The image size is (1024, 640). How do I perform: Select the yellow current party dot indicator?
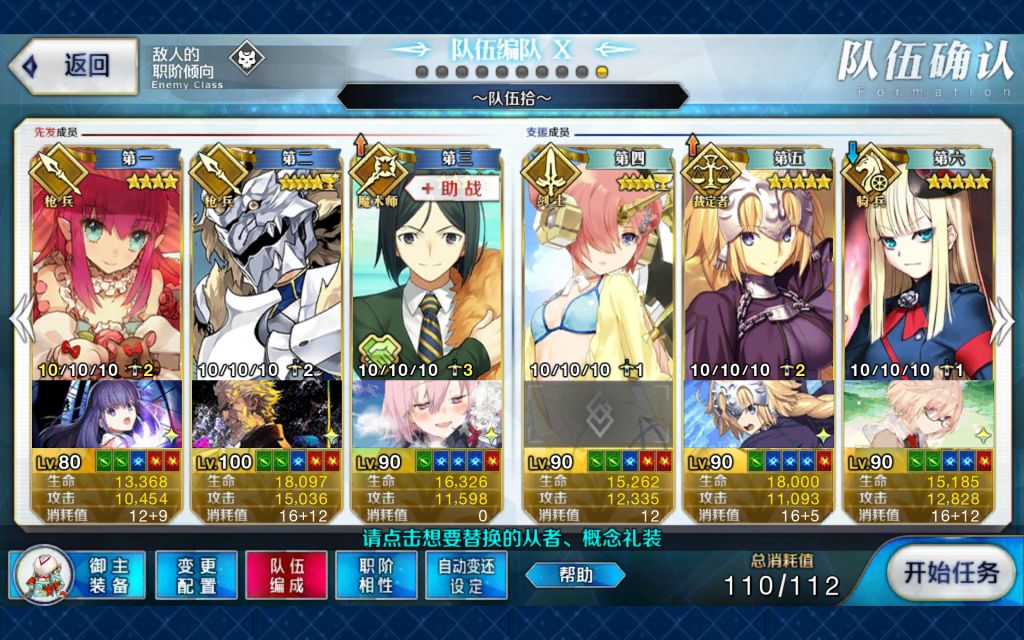click(602, 72)
